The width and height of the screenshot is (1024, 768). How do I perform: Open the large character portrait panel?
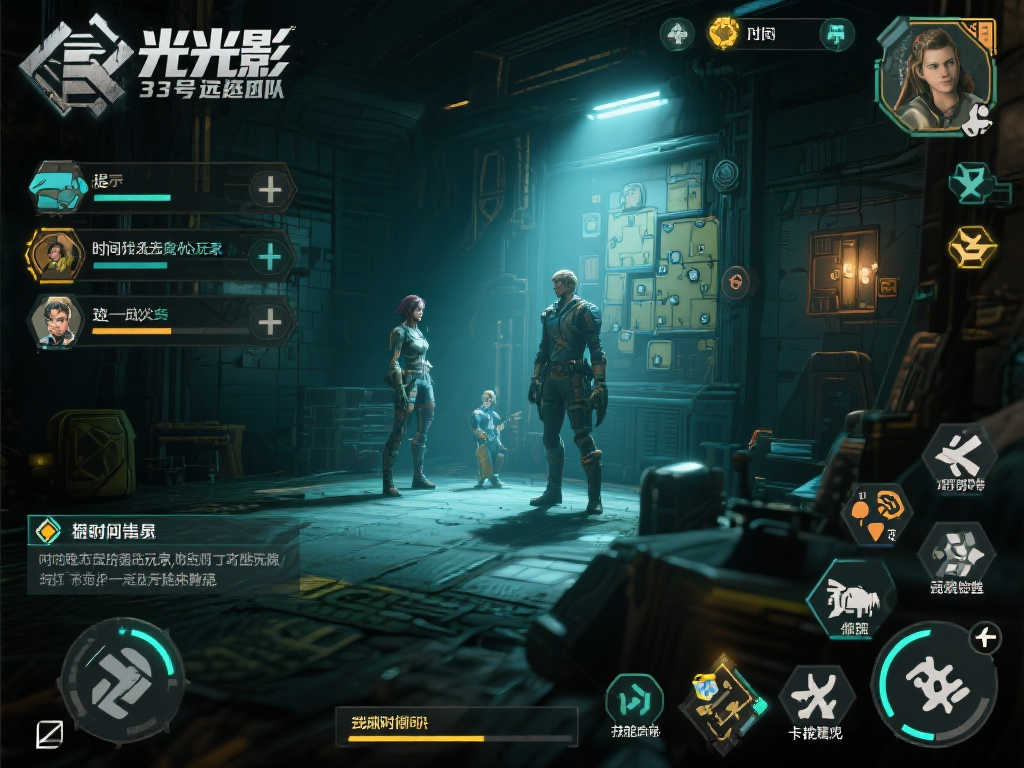tap(934, 76)
